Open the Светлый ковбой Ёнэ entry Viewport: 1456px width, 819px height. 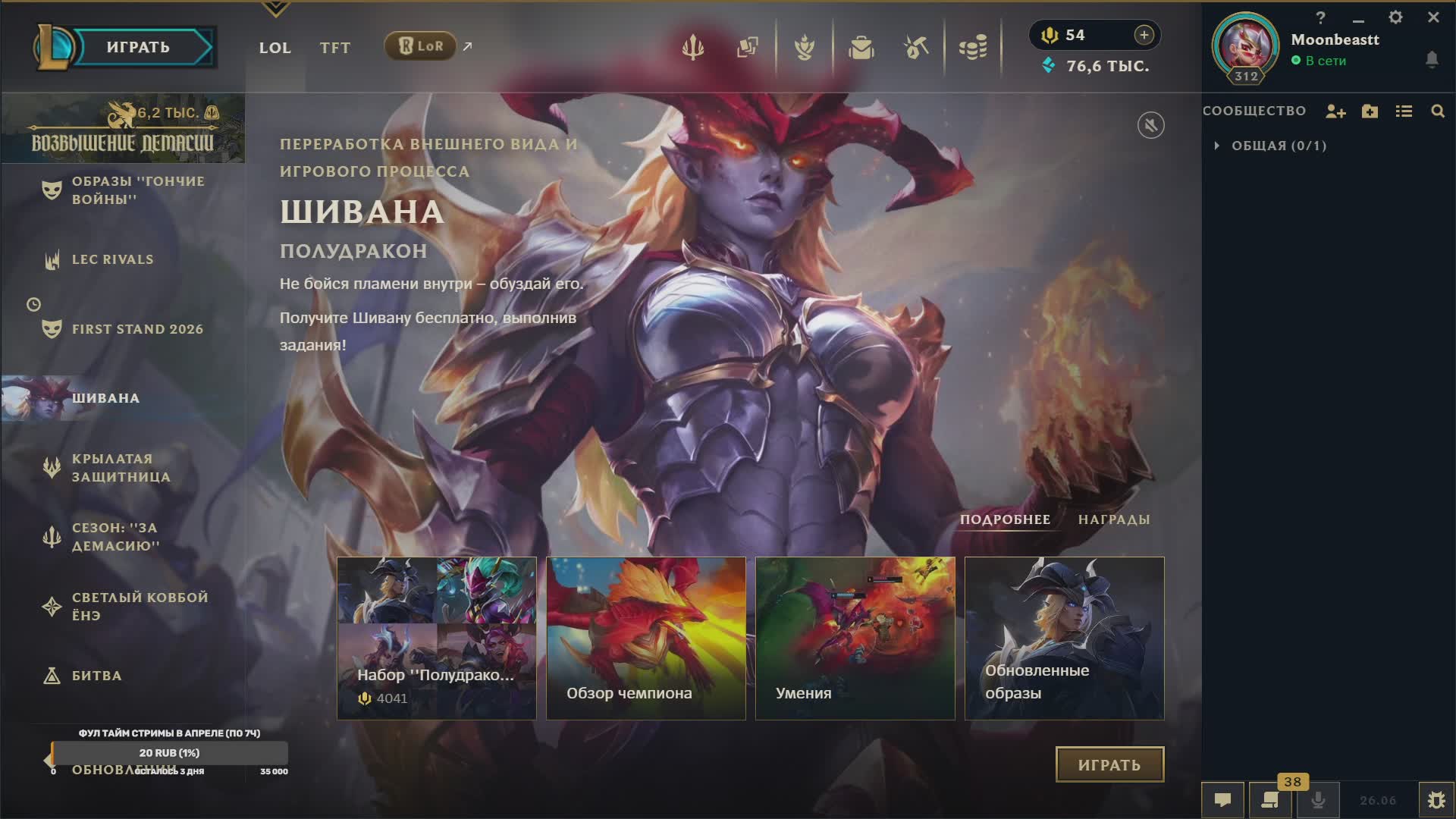pyautogui.click(x=140, y=606)
